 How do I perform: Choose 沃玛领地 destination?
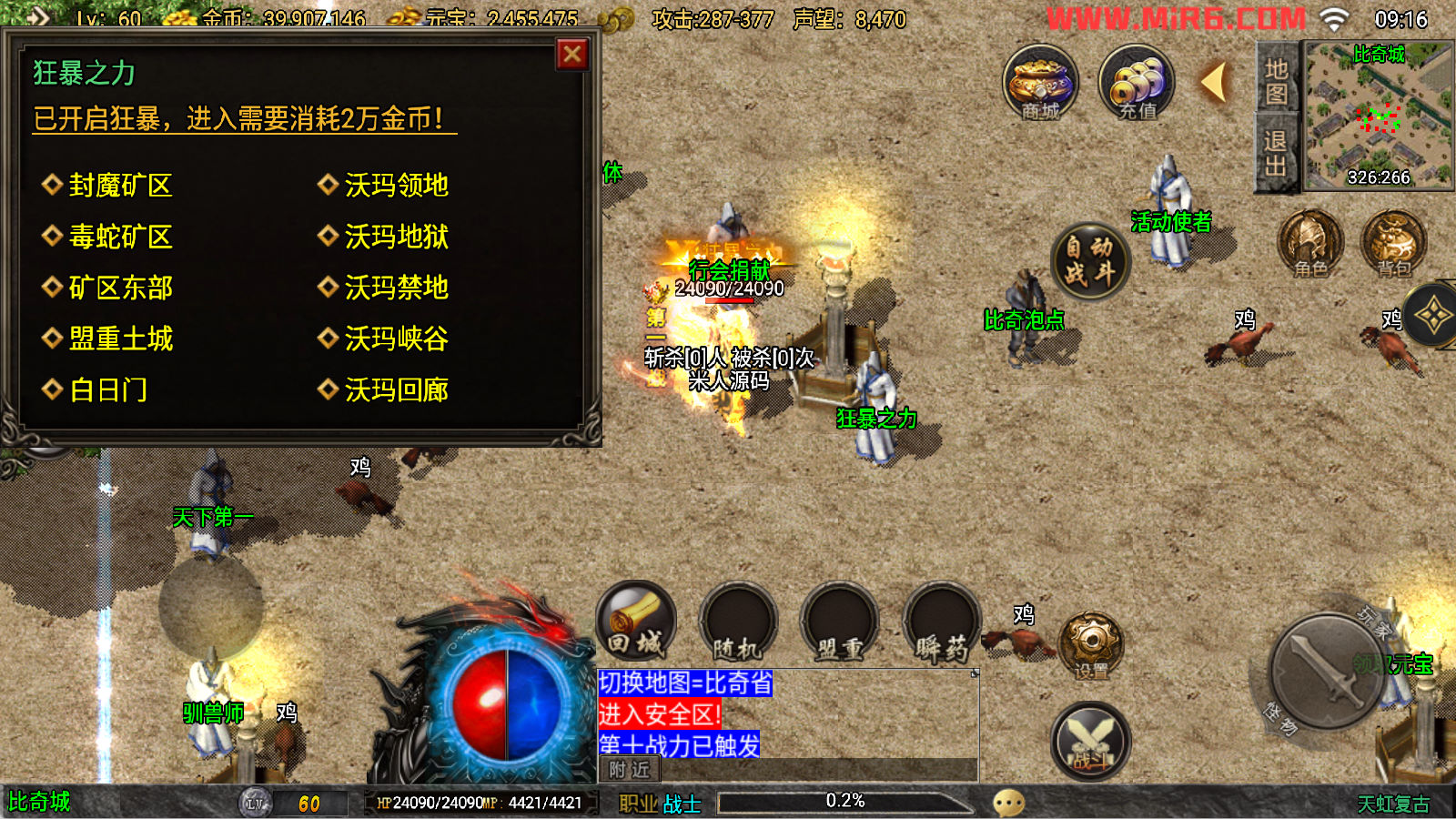coord(396,186)
